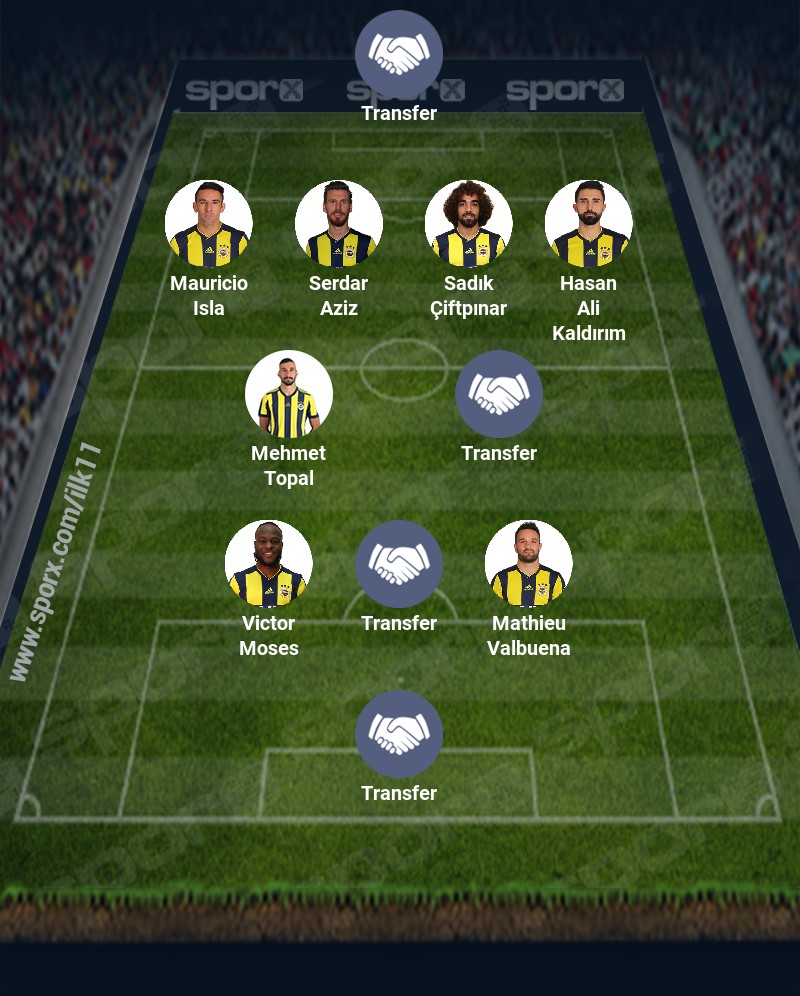Pick Sadık Çiftpınar's player portrait

469,224
